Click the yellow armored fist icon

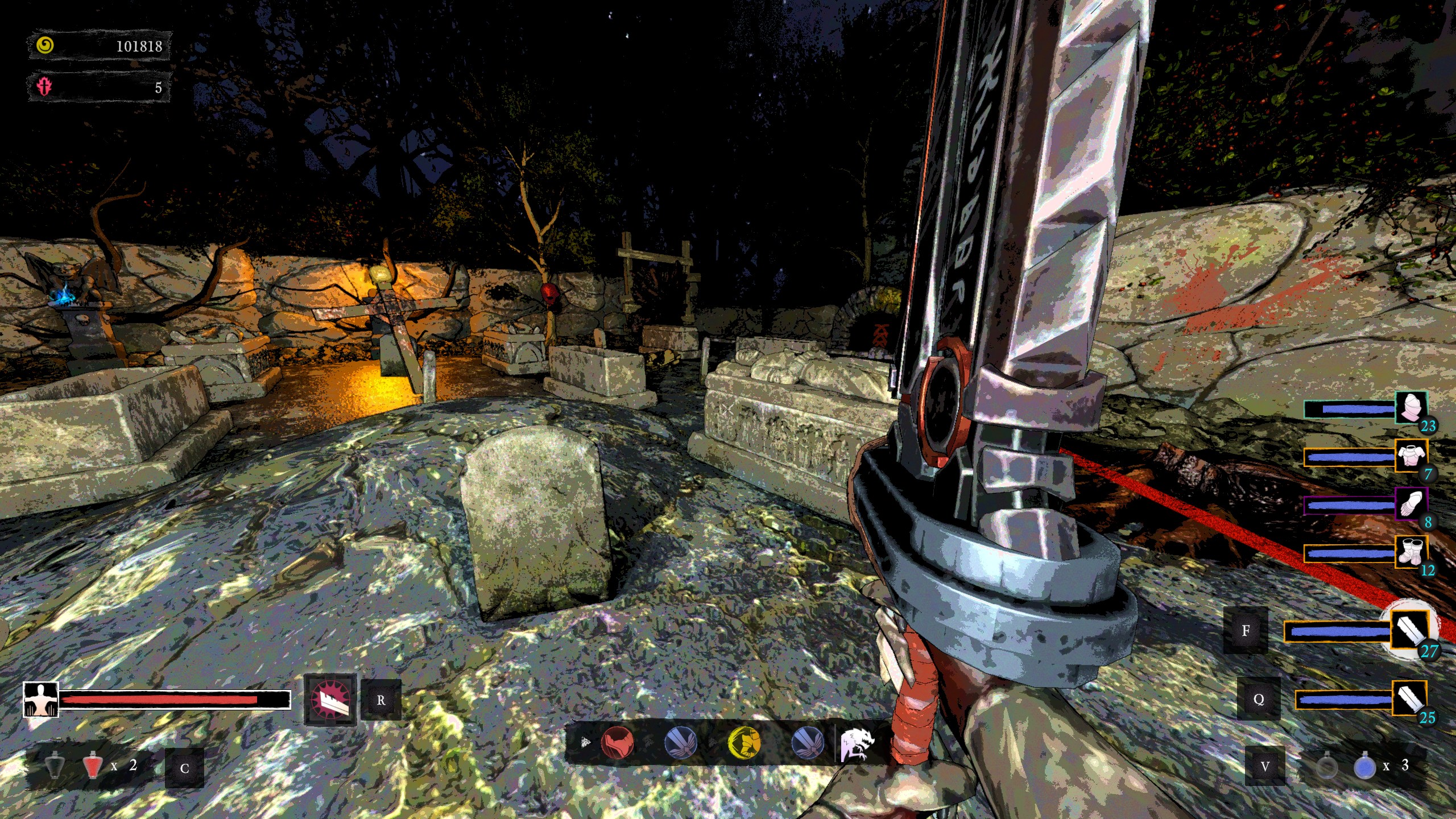[744, 743]
